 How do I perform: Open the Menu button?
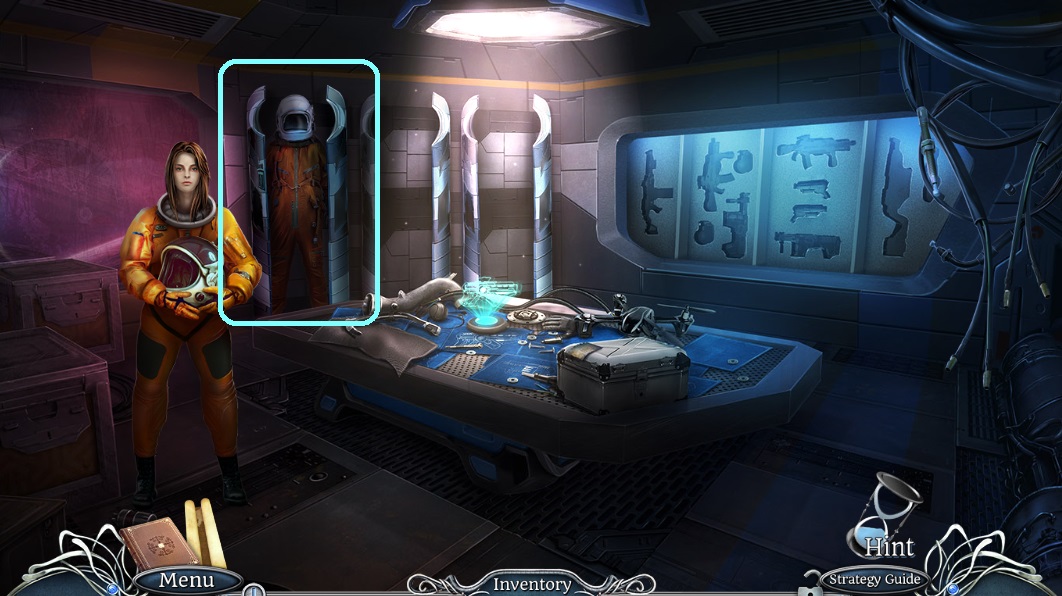click(x=187, y=580)
